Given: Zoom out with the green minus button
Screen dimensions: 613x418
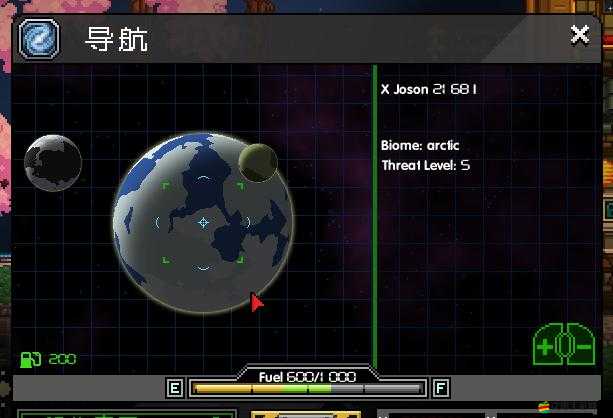Looking at the screenshot, I should pyautogui.click(x=582, y=348).
